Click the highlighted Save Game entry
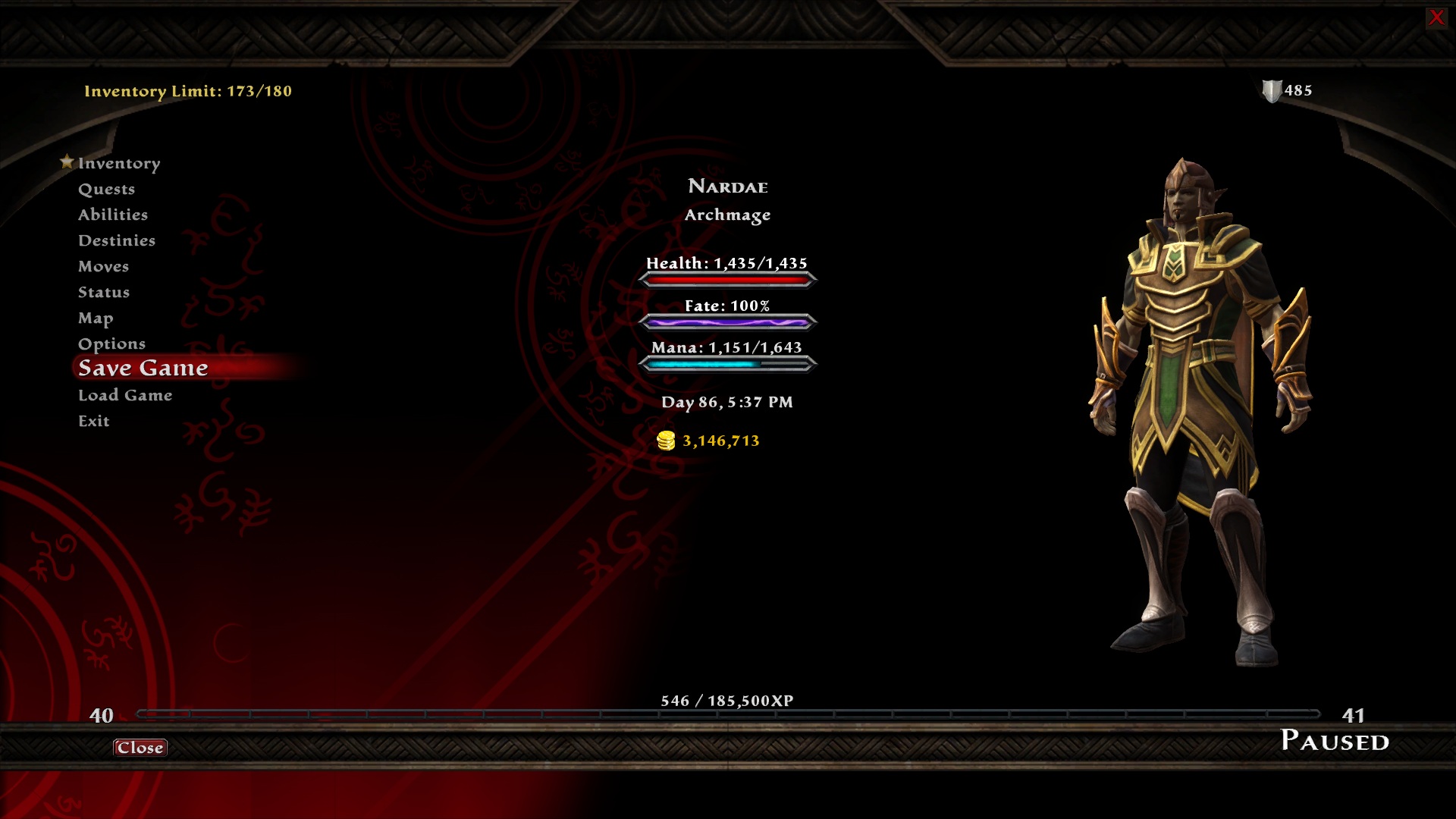This screenshot has width=1456, height=819. tap(143, 368)
